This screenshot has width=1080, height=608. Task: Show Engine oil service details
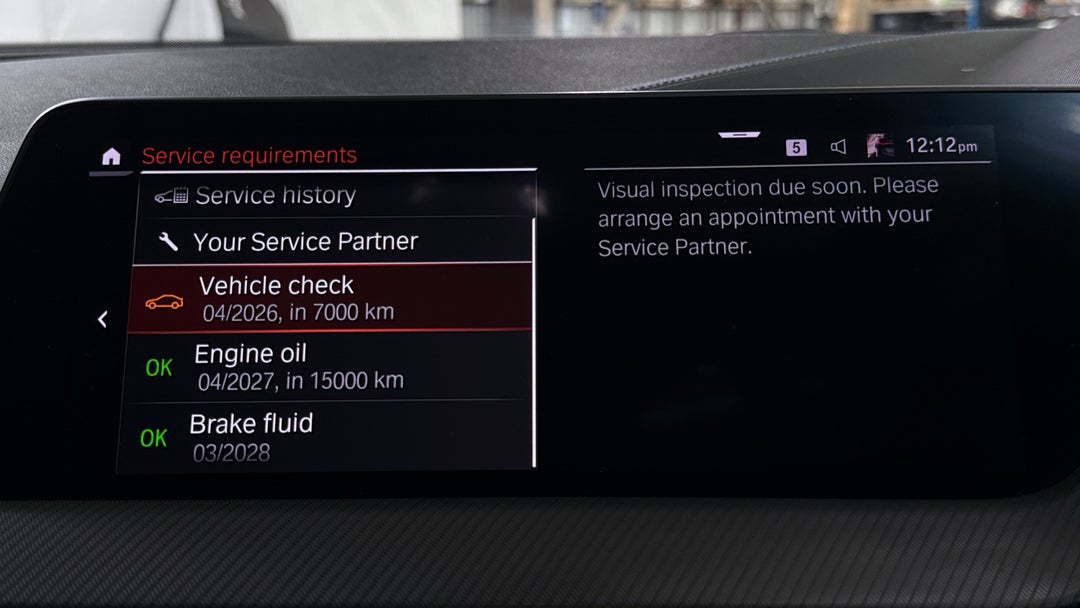(x=330, y=366)
